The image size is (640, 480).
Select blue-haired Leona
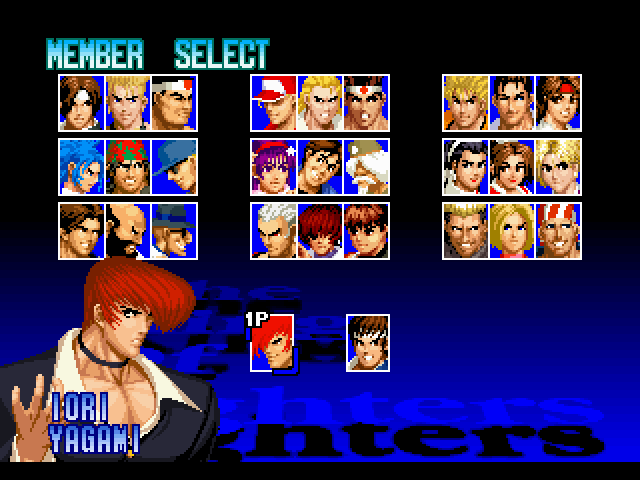point(81,165)
